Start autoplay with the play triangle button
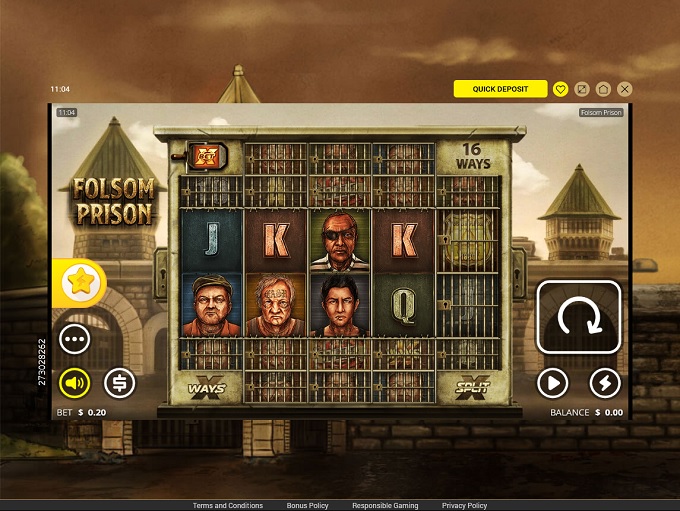This screenshot has width=680, height=511. (x=552, y=382)
